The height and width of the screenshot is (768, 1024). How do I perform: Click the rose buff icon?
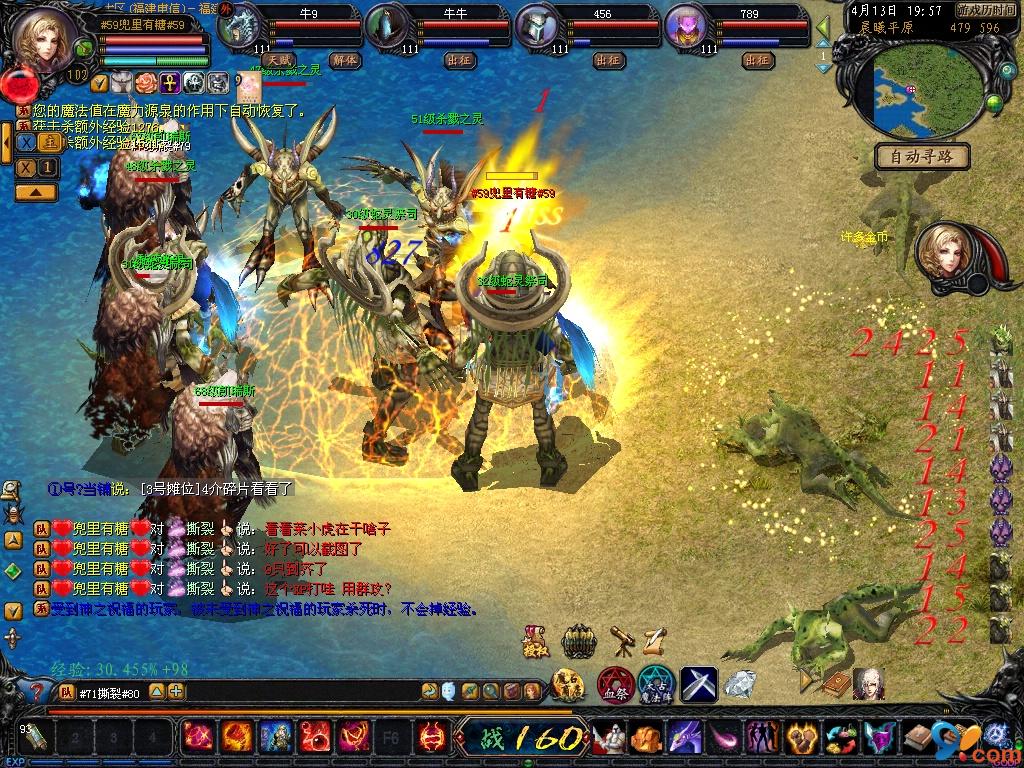point(147,82)
